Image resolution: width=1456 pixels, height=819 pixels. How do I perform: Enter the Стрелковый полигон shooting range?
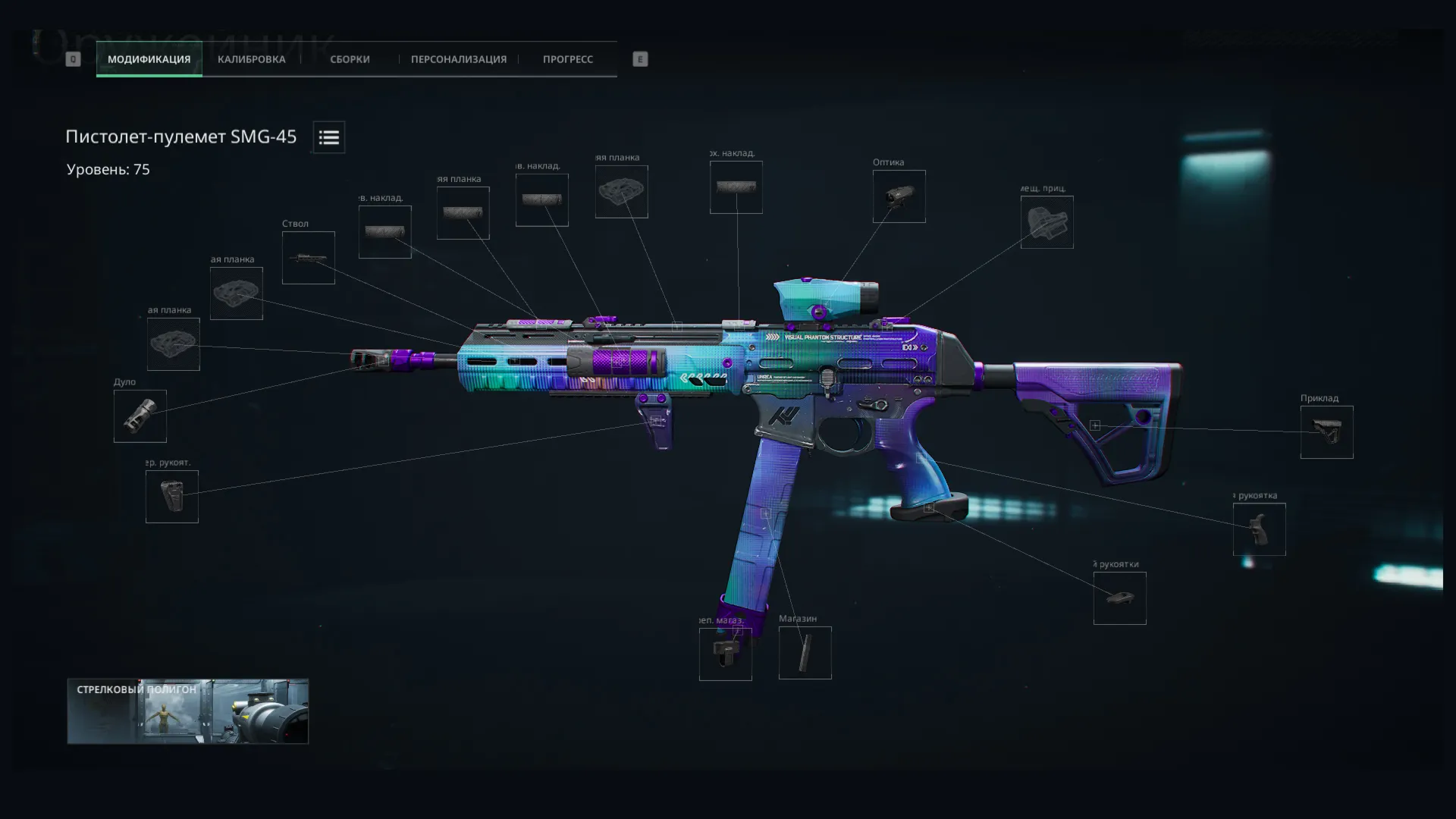tap(187, 711)
